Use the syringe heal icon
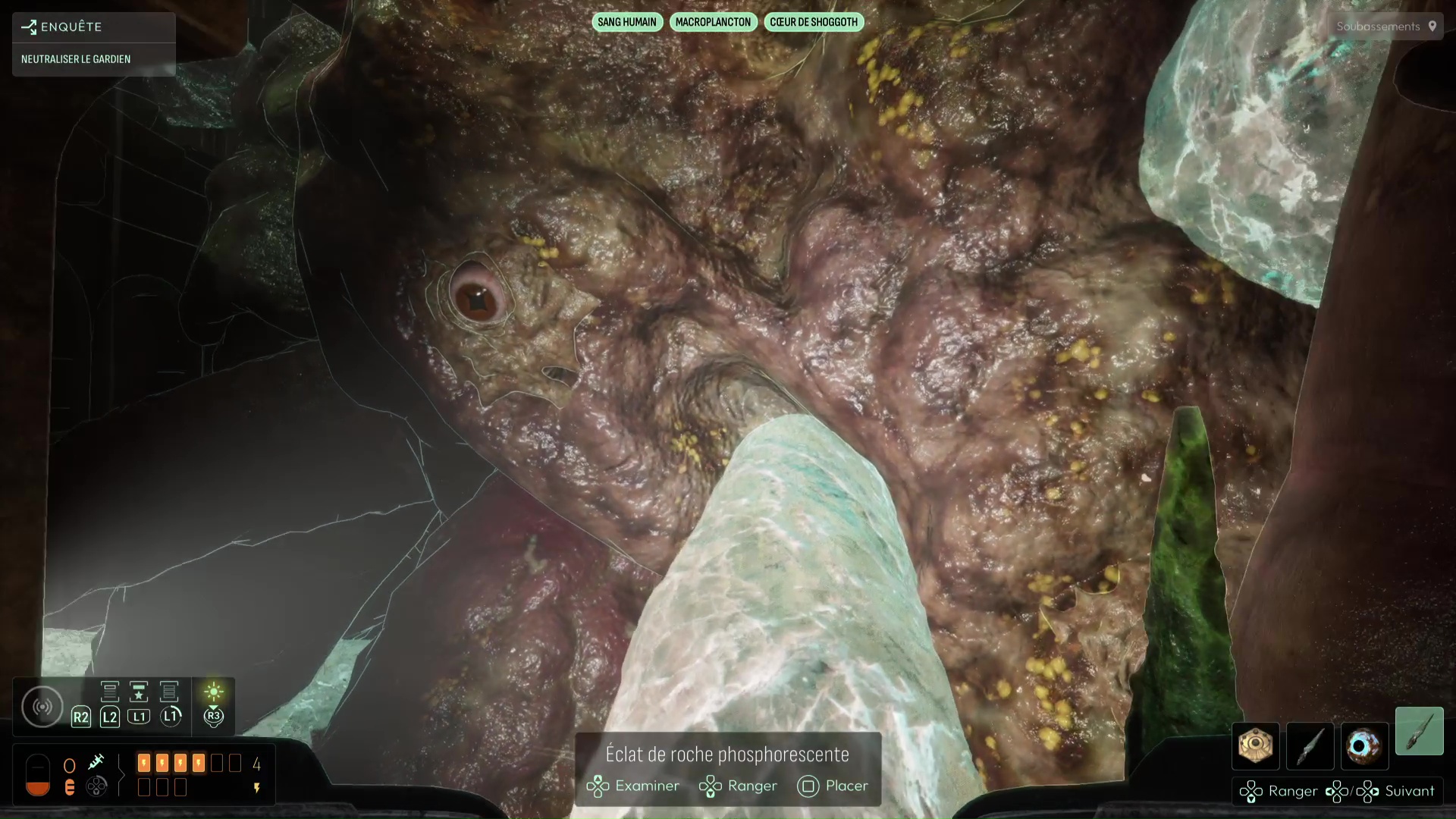Image resolution: width=1456 pixels, height=819 pixels. (x=96, y=761)
